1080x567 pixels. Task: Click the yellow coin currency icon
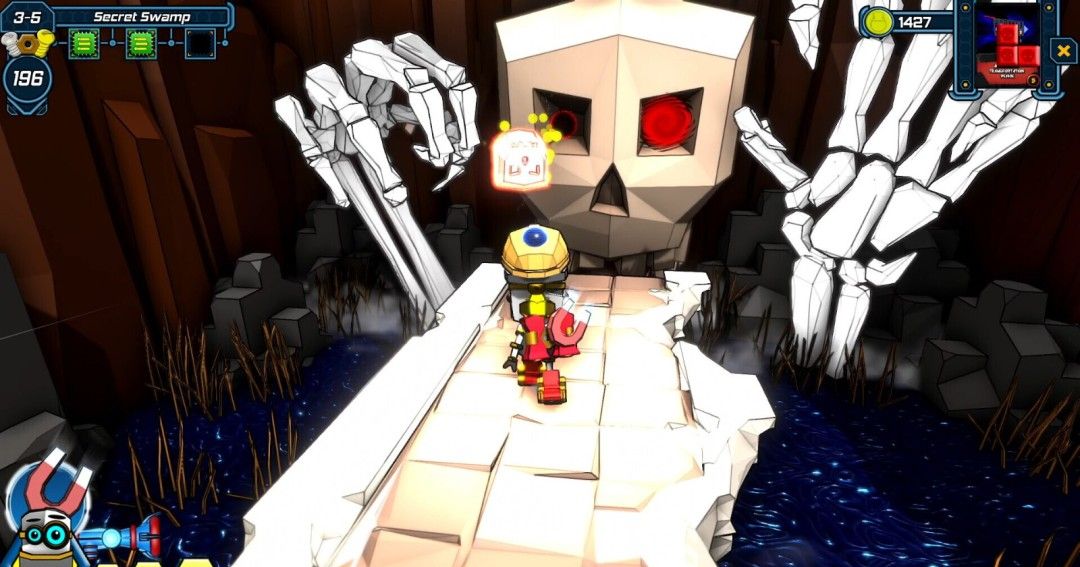877,22
